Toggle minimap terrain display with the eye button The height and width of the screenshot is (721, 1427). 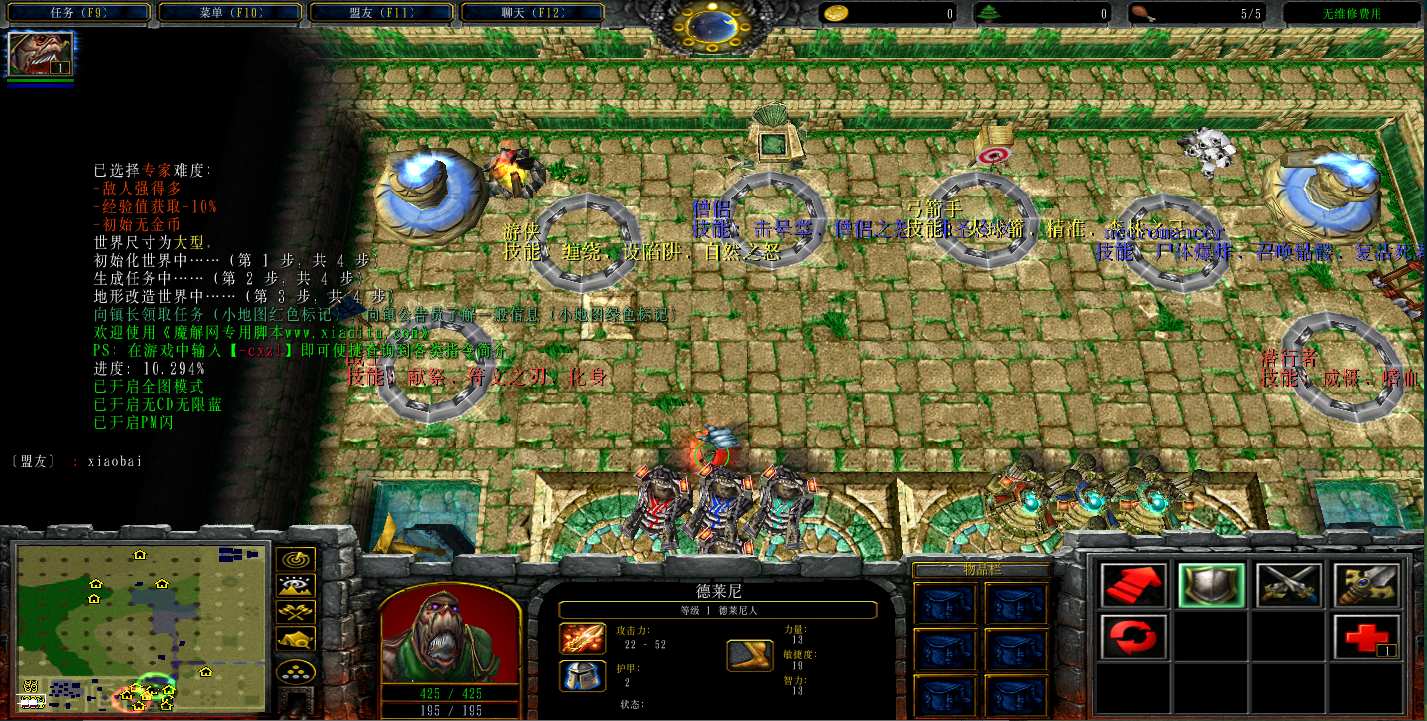pos(298,586)
